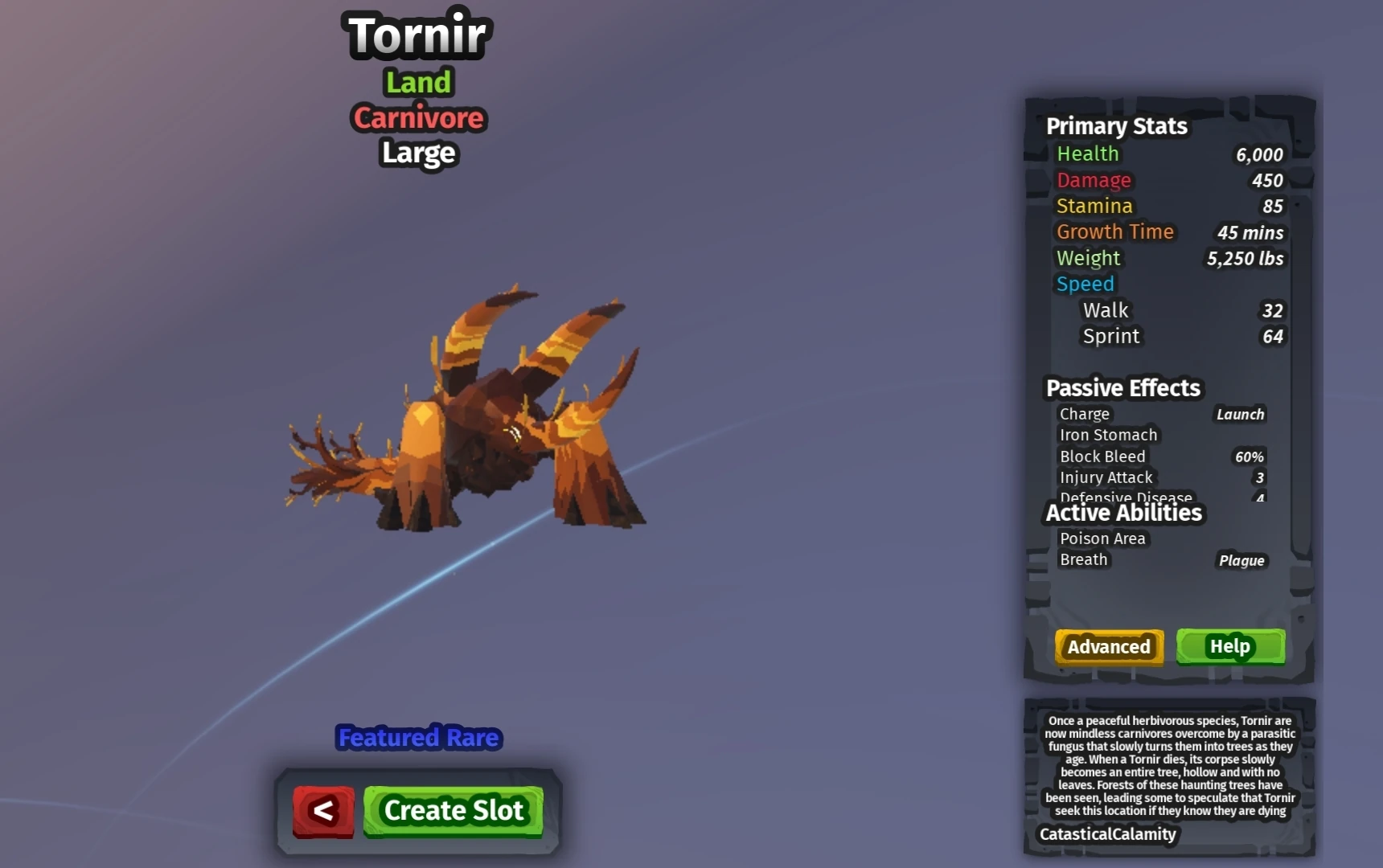Click the Featured Rare badge
Viewport: 1383px width, 868px height.
[x=417, y=737]
